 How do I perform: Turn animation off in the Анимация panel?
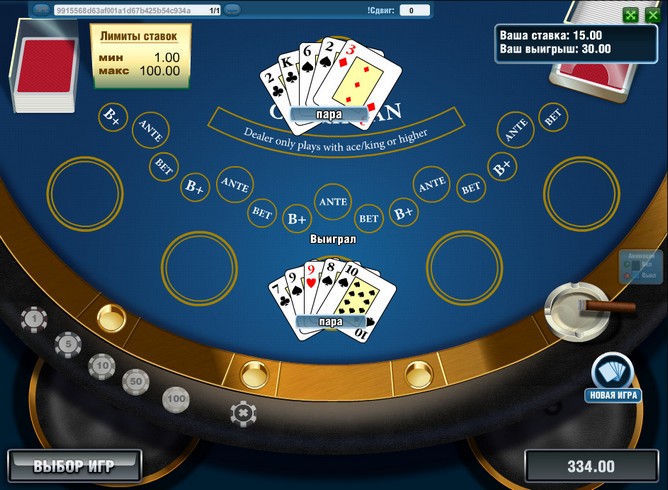pos(628,275)
